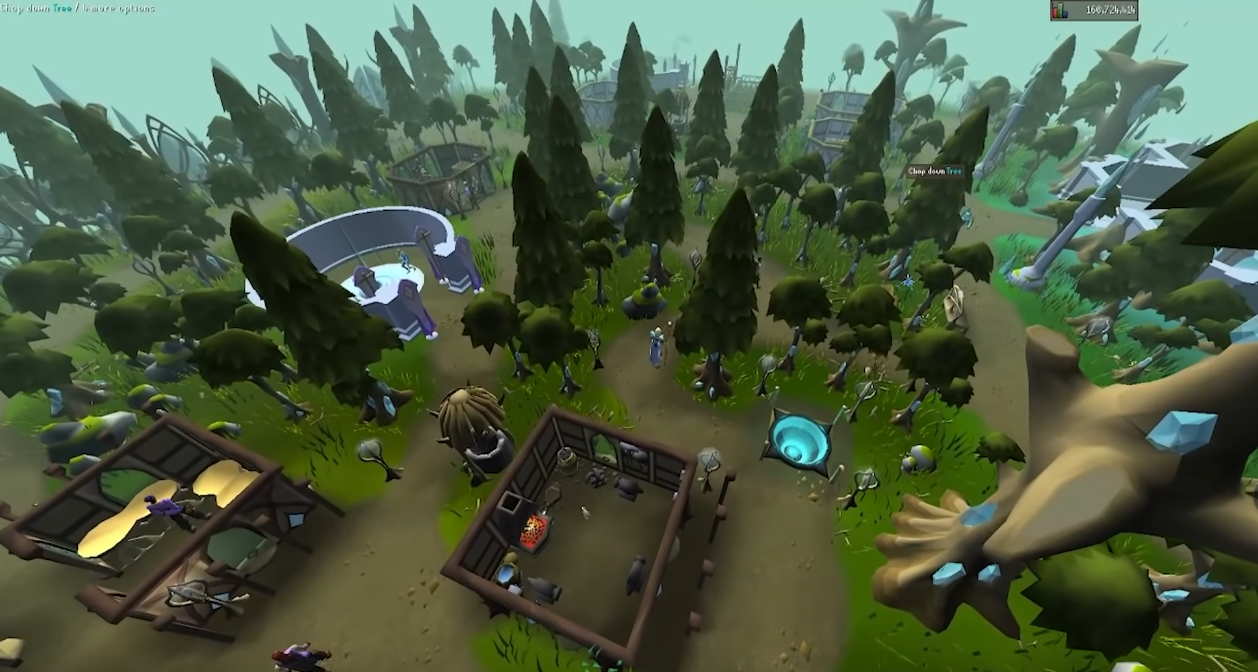This screenshot has width=1258, height=672.
Task: Click the XP counter with bar-chart icon
Action: (x=1093, y=11)
